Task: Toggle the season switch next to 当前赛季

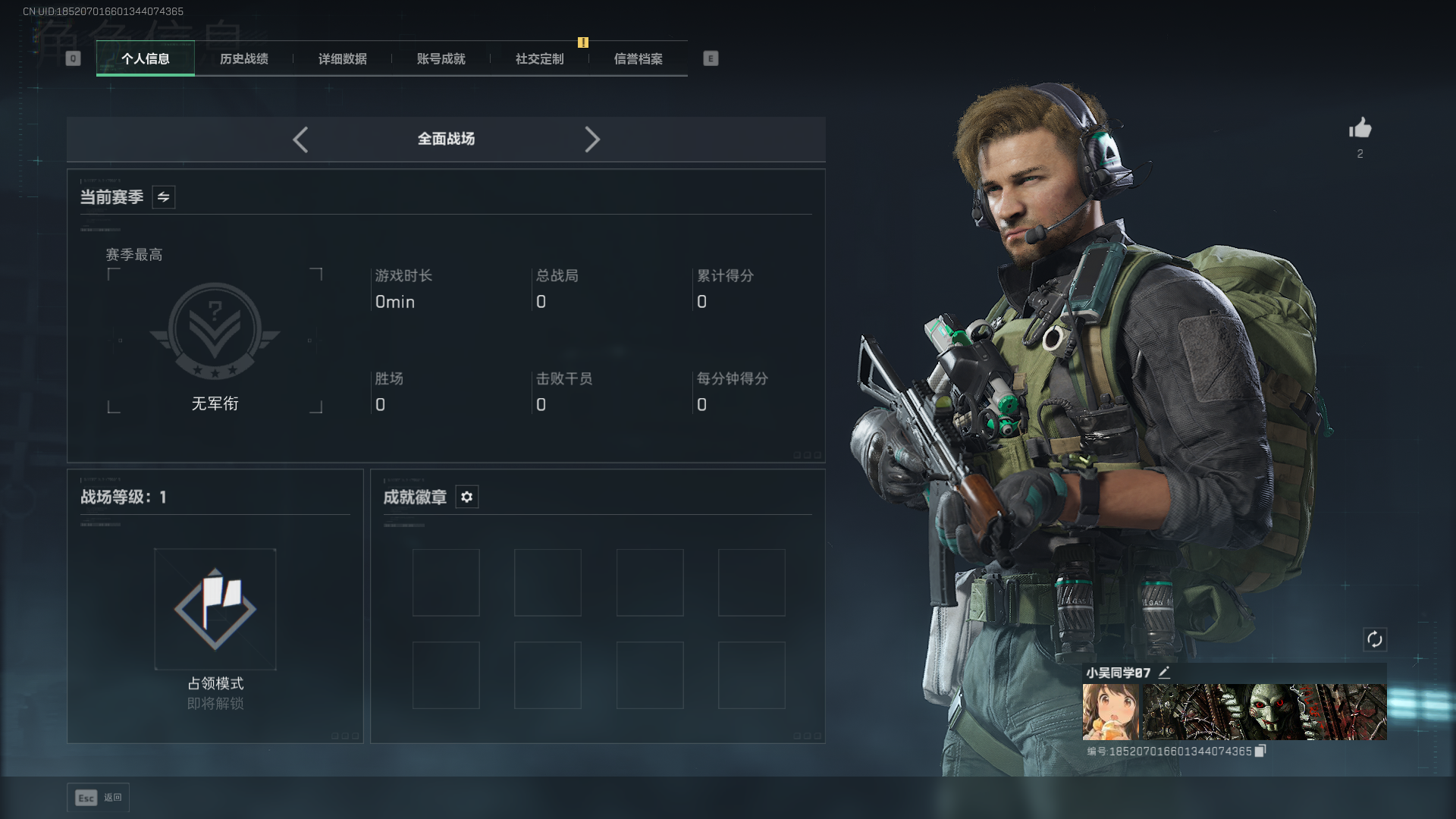Action: coord(163,197)
